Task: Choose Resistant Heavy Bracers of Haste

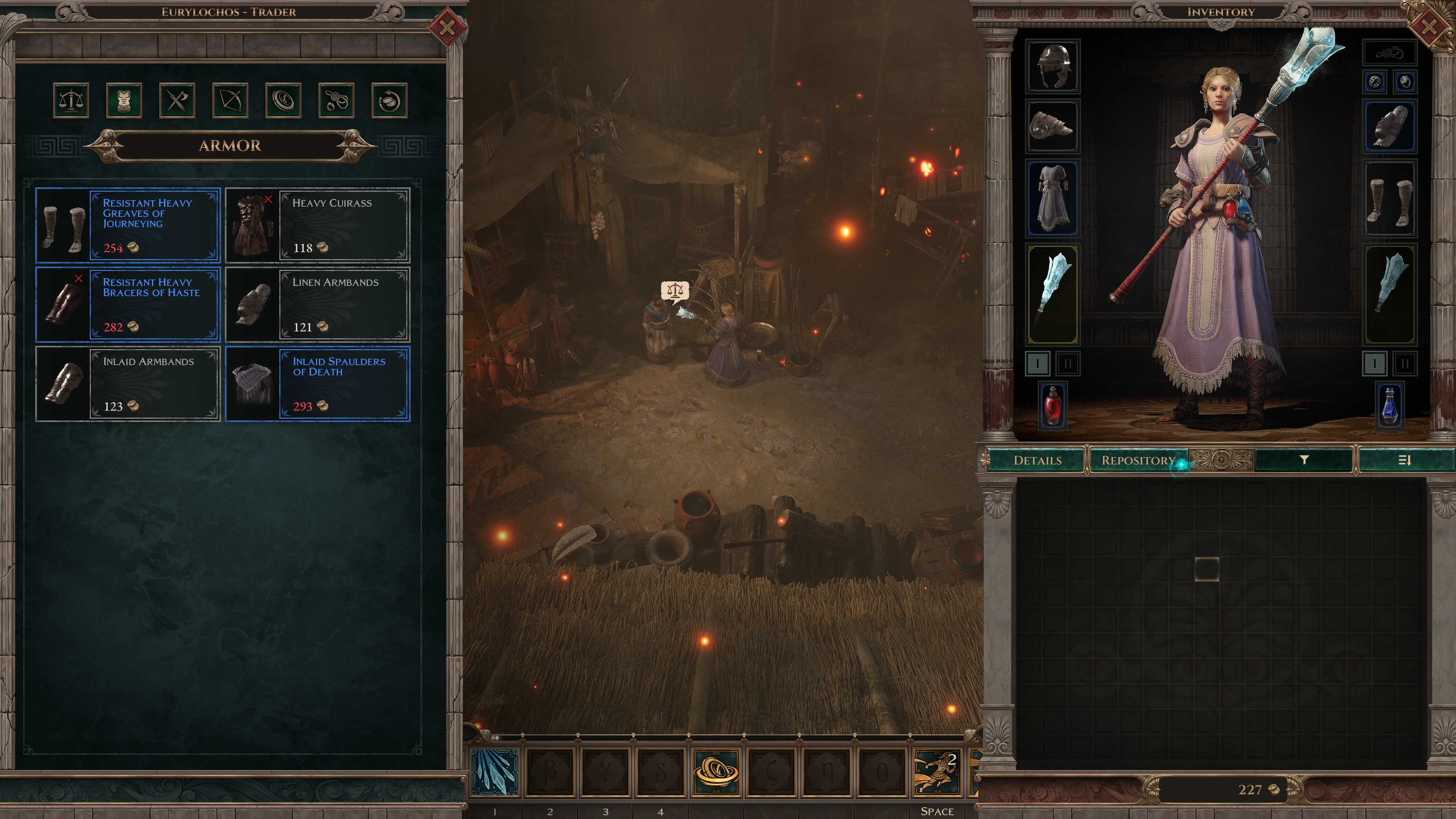Action: [128, 304]
